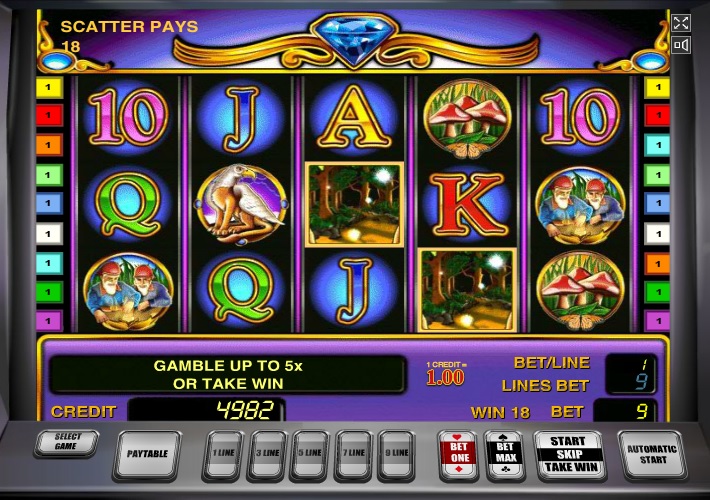The height and width of the screenshot is (500, 710).
Task: Choose the 3 Line bet button
Action: (267, 454)
